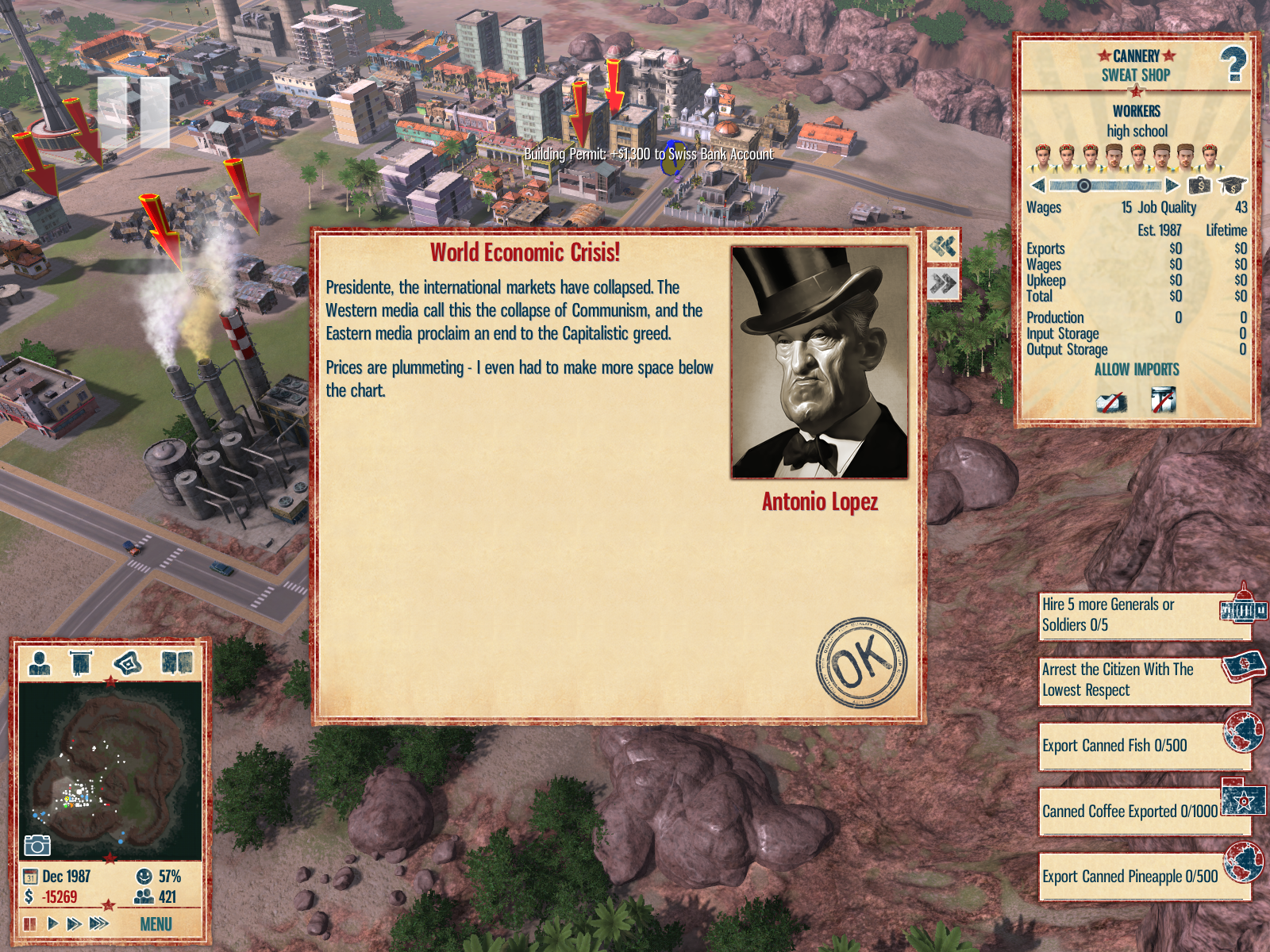1270x952 pixels.
Task: Confirm the crisis dialog with OK stamp
Action: 861,662
